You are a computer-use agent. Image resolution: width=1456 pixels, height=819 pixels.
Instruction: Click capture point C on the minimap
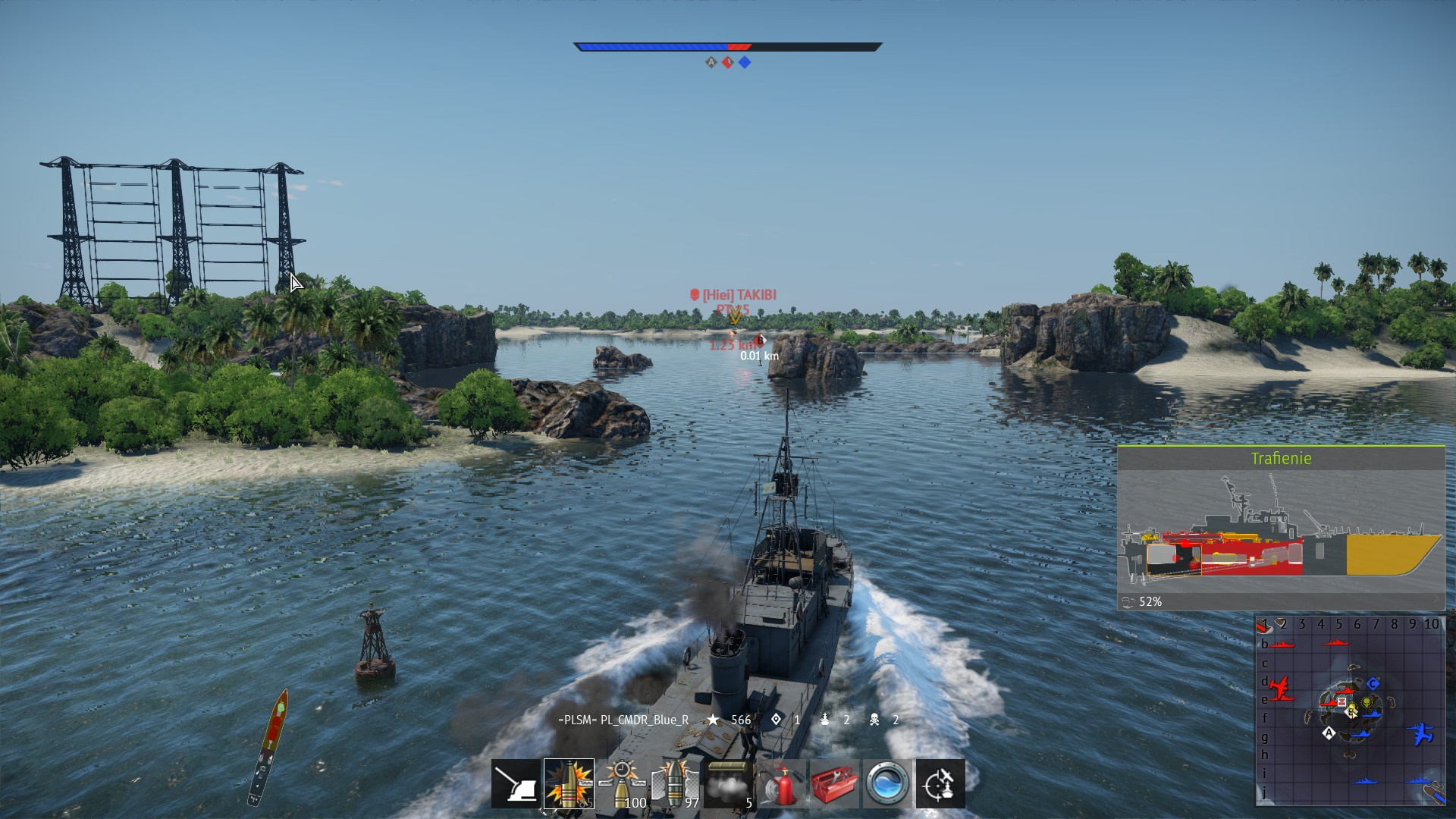coord(1373,684)
